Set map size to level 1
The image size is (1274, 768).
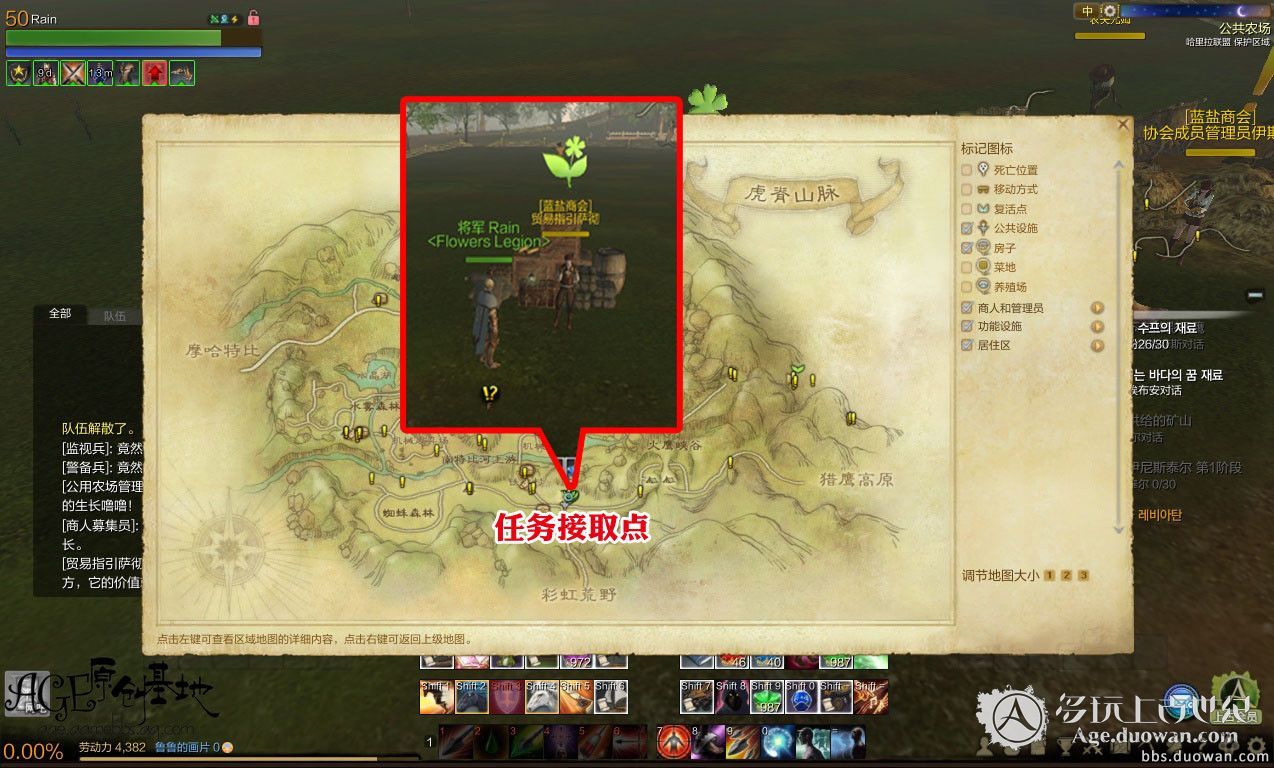[x=1049, y=576]
